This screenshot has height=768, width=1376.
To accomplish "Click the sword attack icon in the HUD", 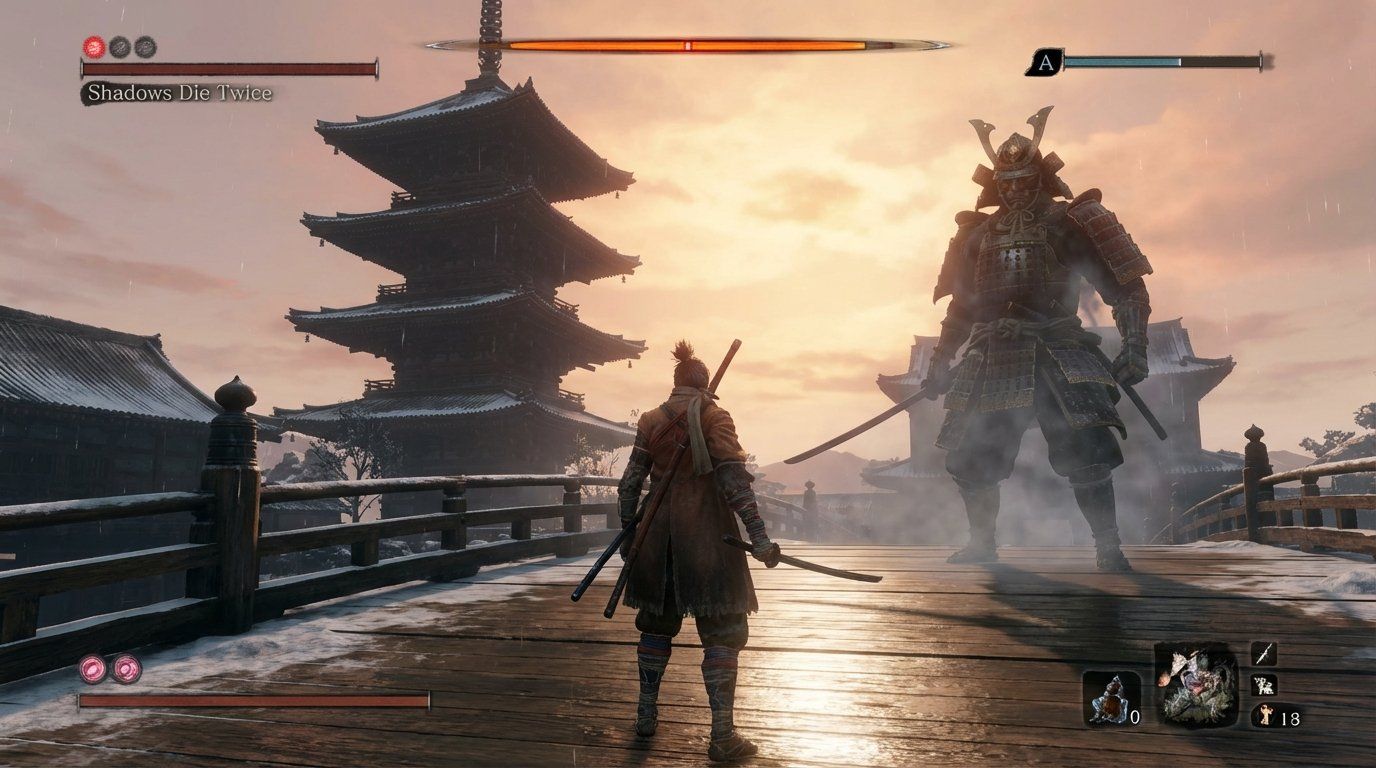I will 1263,655.
